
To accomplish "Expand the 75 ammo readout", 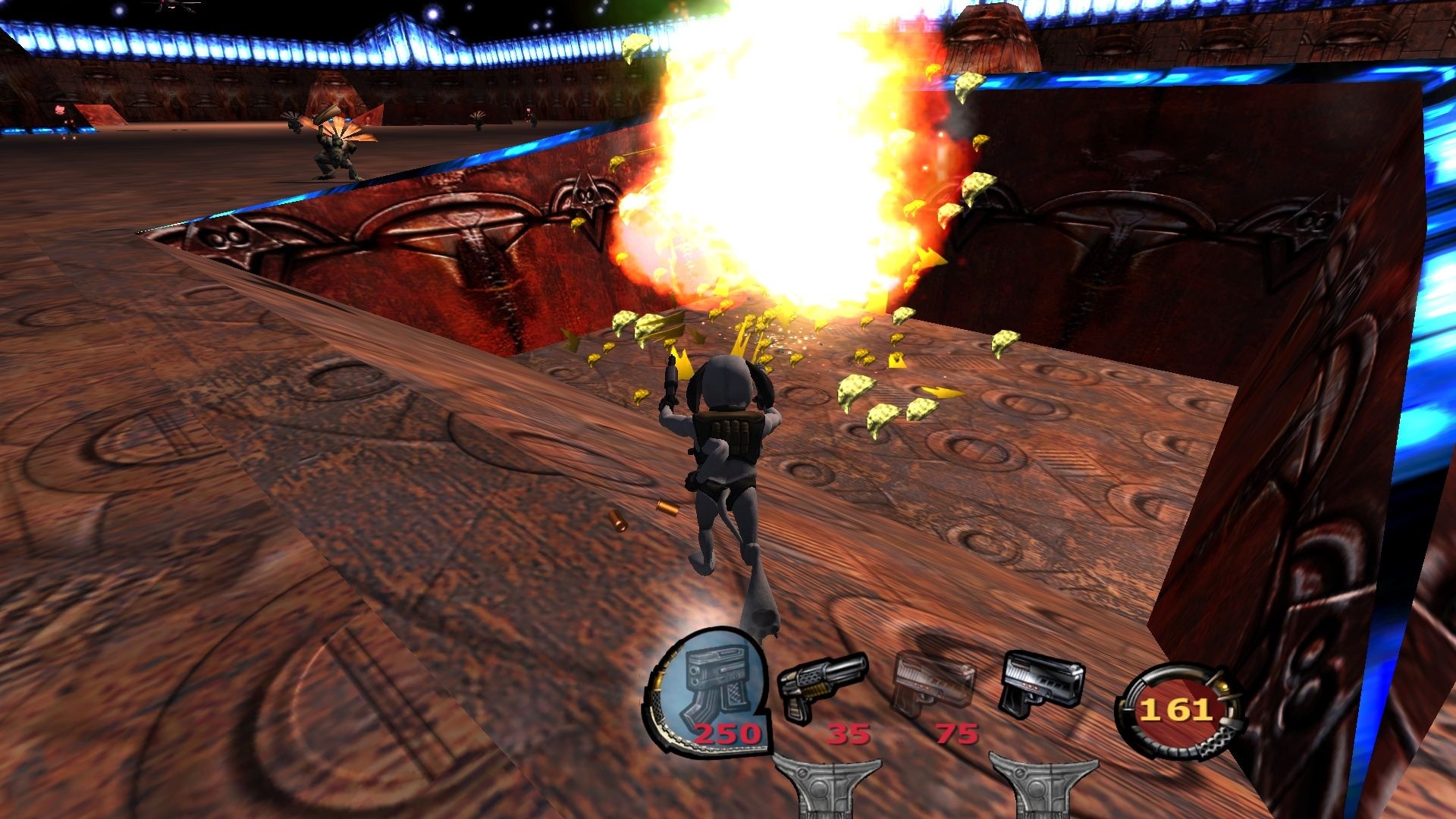I will 959,735.
